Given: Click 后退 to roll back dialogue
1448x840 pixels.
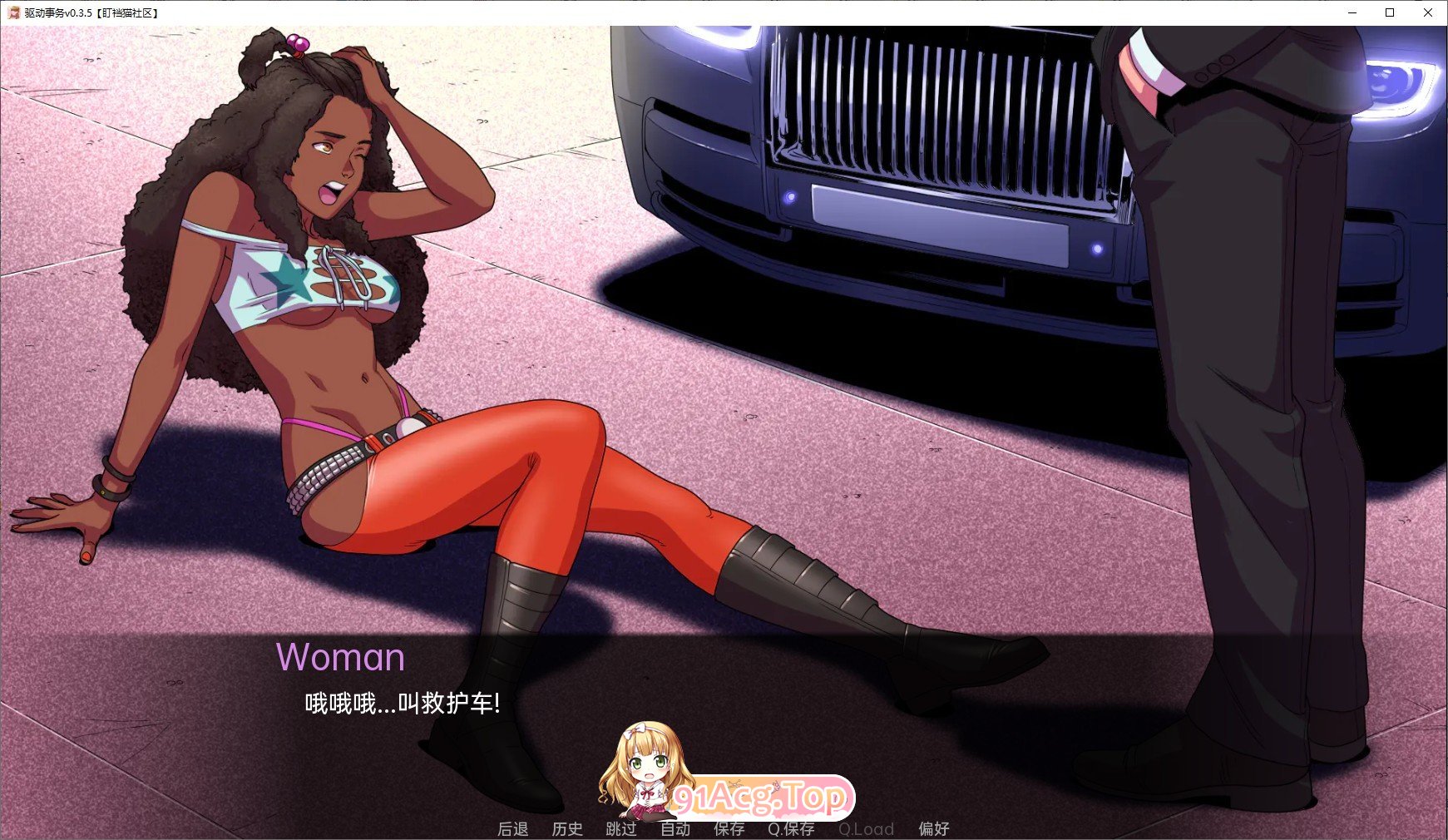Looking at the screenshot, I should (513, 828).
